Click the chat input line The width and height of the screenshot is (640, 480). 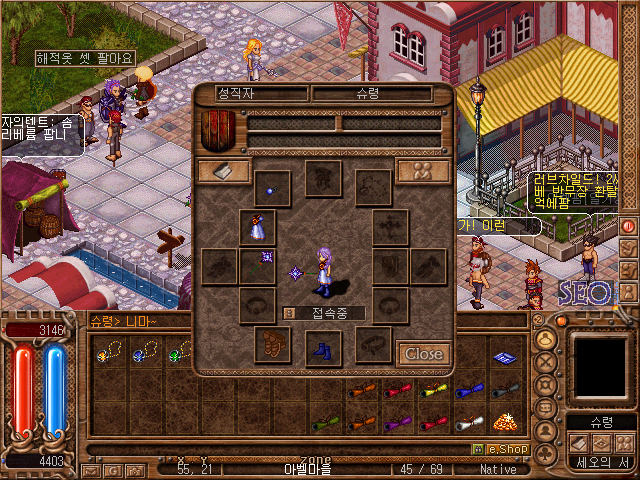[300, 449]
